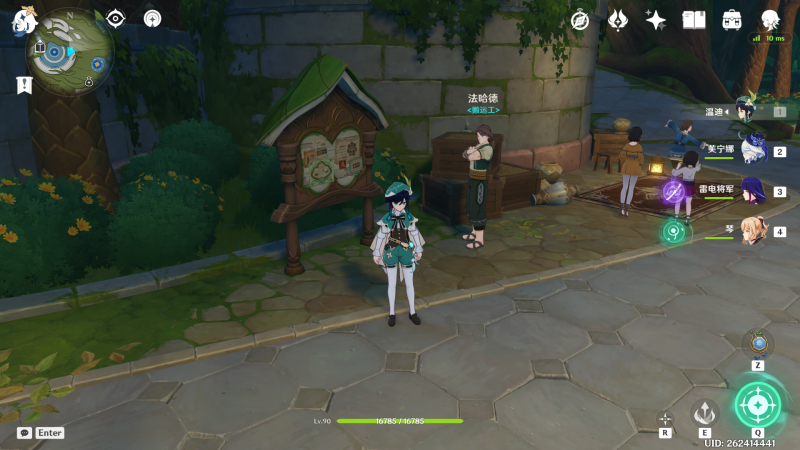The width and height of the screenshot is (800, 450).
Task: Open the battle pass icon
Action: (618, 20)
